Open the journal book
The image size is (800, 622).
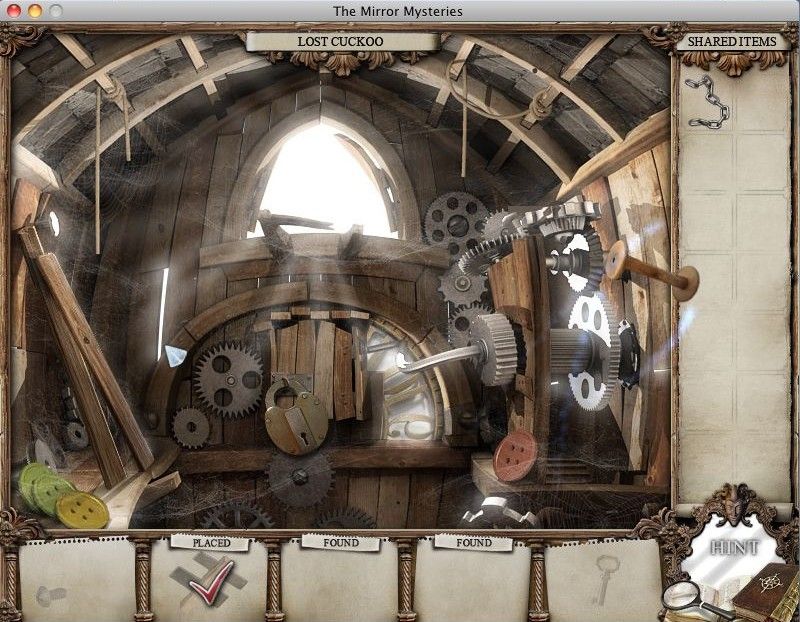coord(765,596)
